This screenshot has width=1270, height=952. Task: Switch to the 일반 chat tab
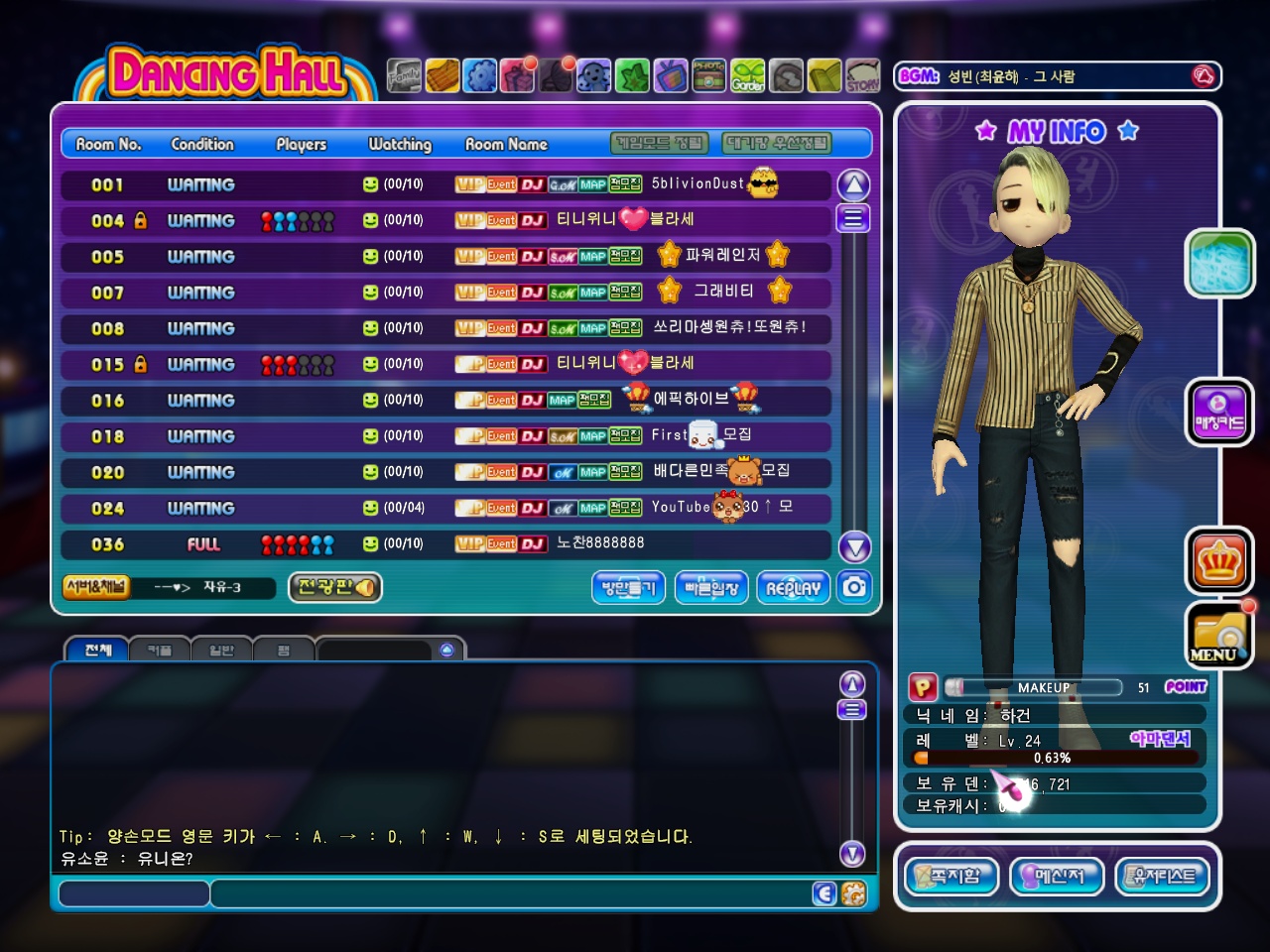[221, 651]
